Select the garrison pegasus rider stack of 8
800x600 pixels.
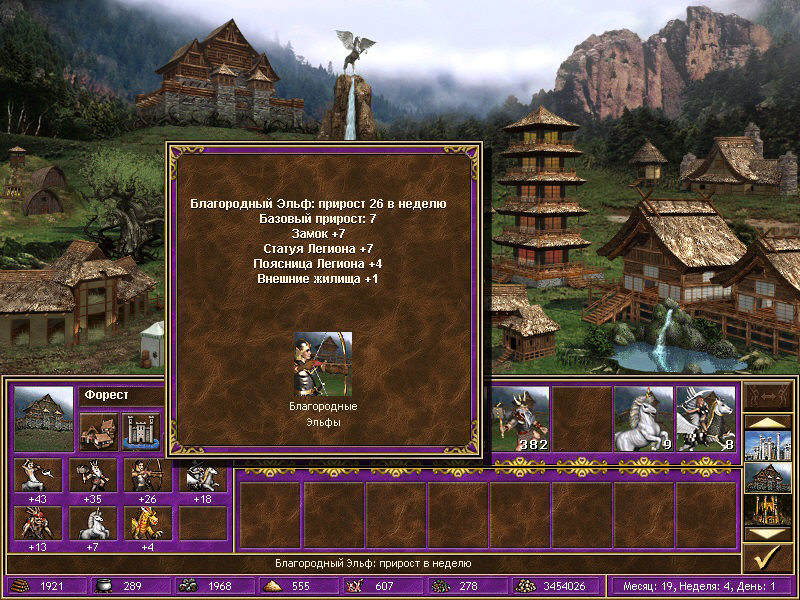pos(706,418)
